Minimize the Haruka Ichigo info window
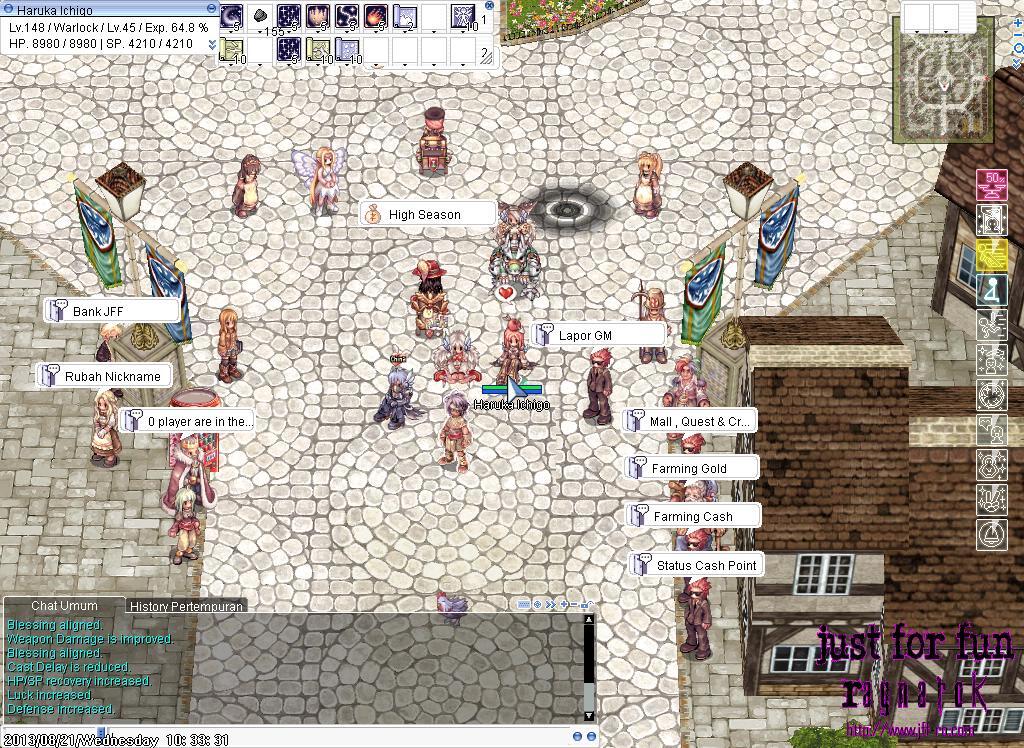This screenshot has height=748, width=1024. [211, 8]
